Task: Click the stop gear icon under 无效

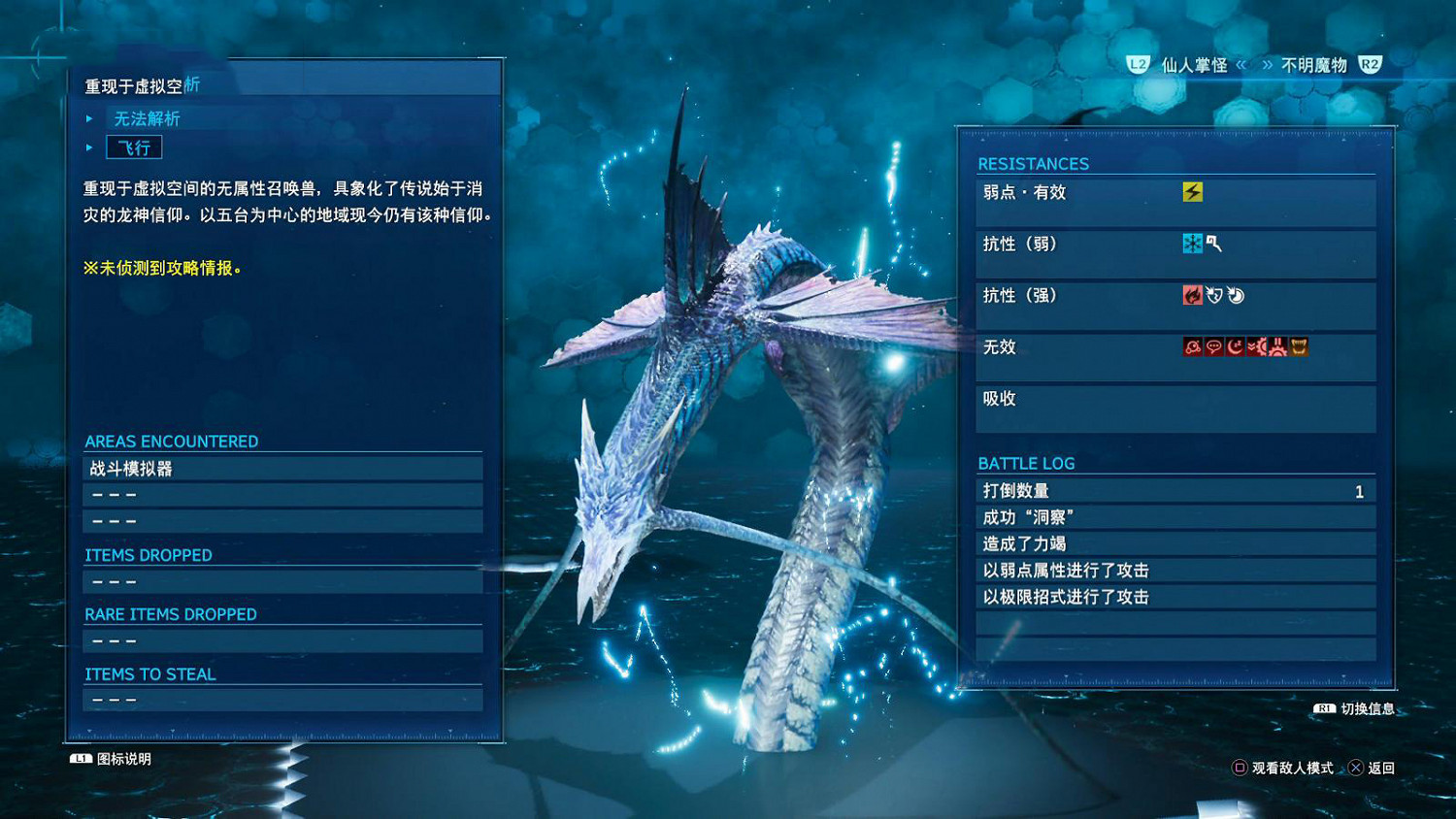Action: [x=1276, y=346]
